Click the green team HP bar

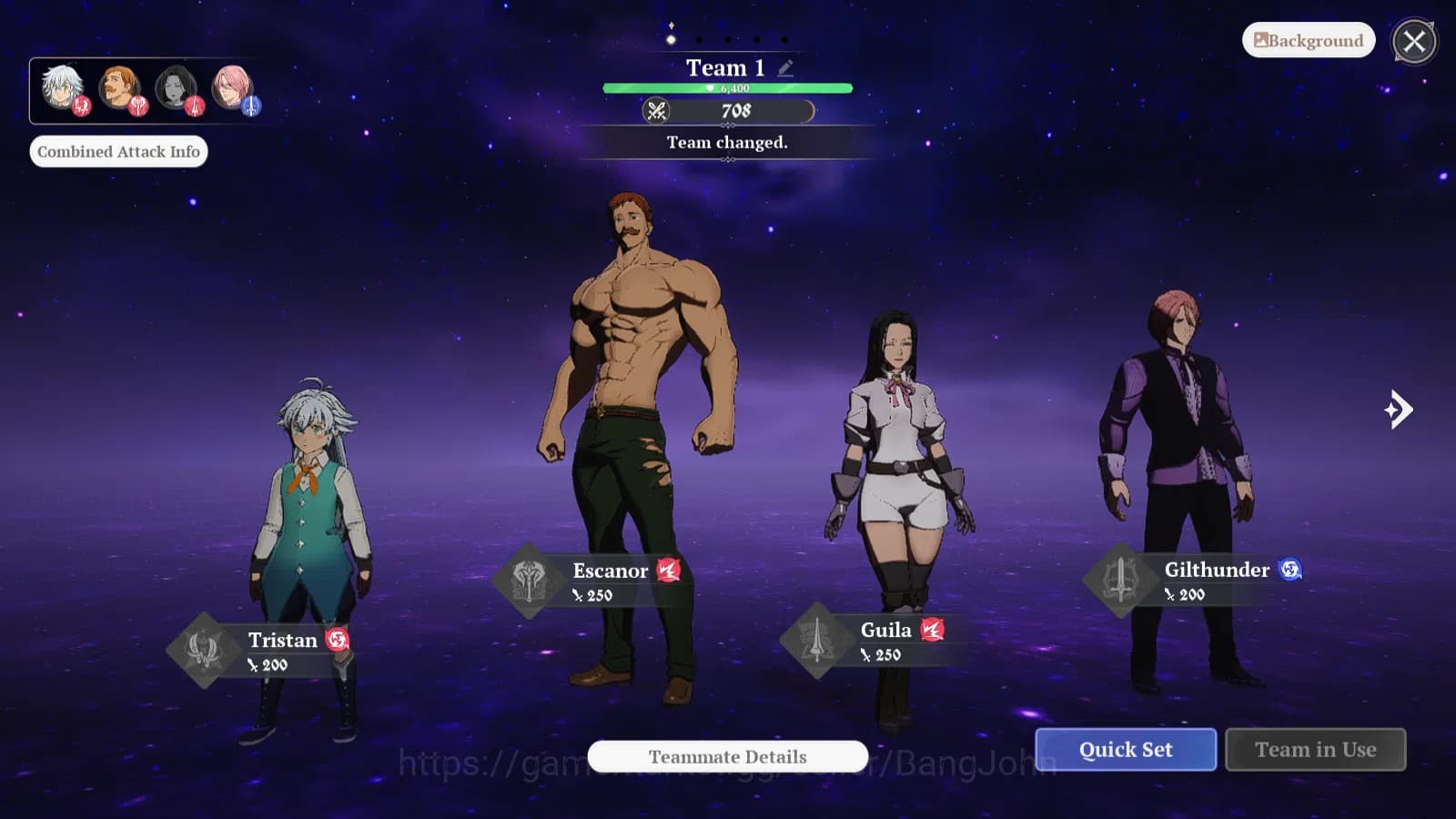click(726, 86)
